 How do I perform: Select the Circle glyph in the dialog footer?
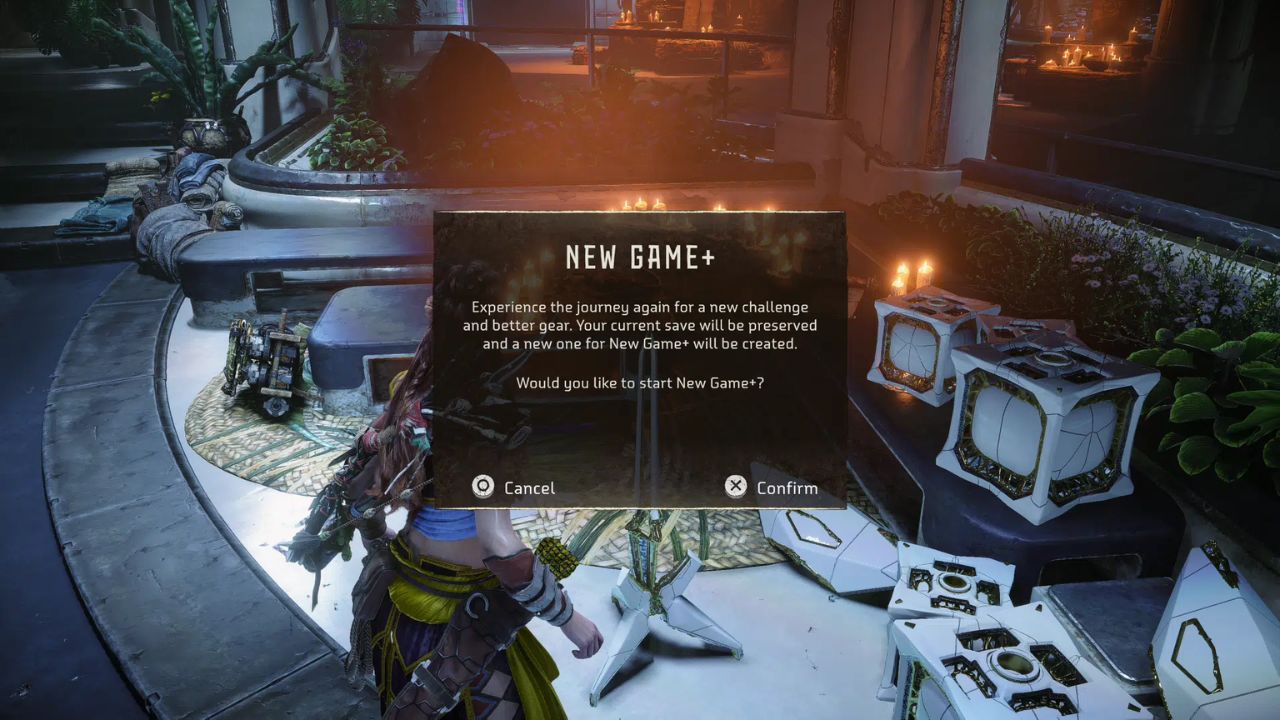[483, 486]
